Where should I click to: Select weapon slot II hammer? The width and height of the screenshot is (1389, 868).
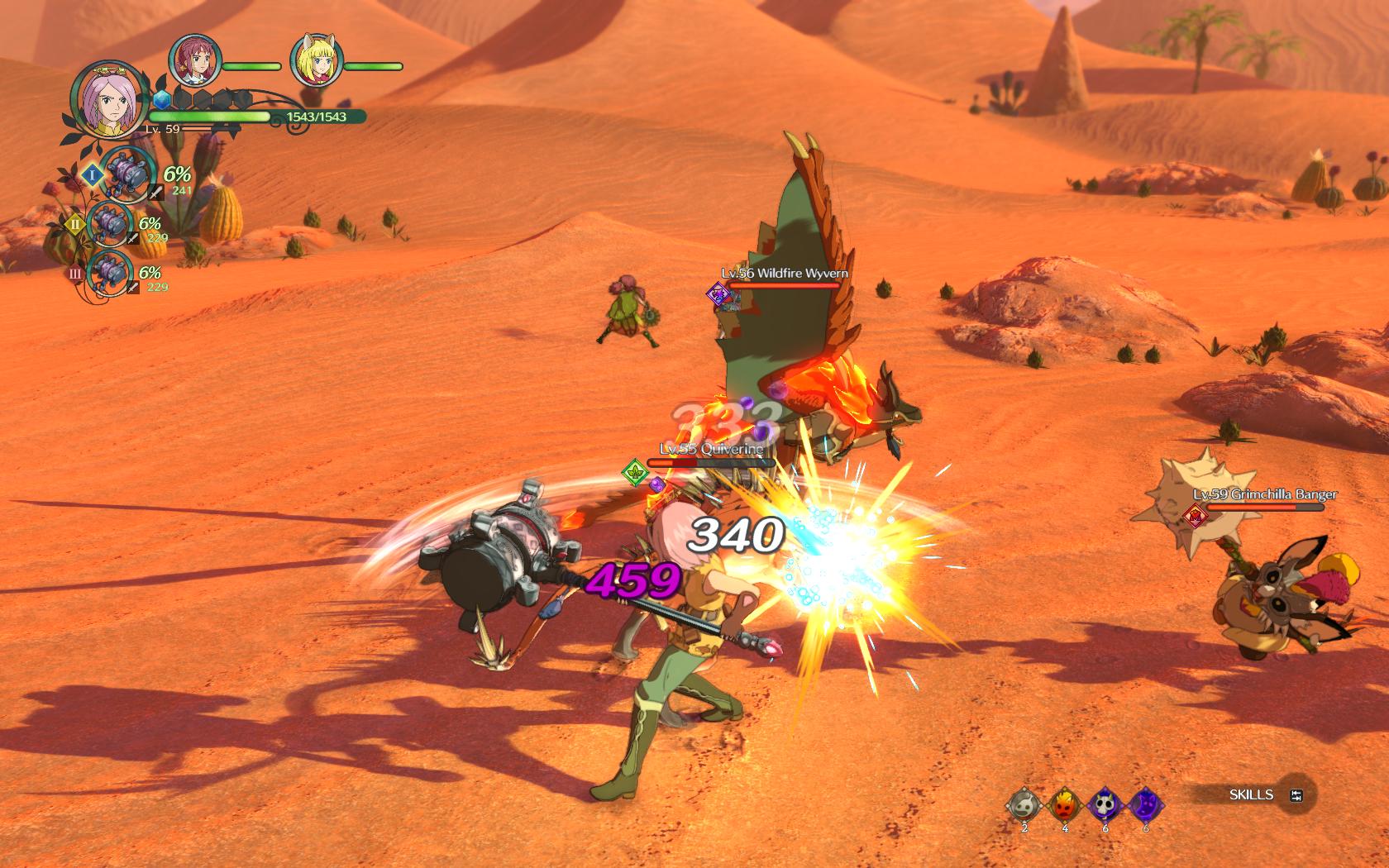(110, 223)
